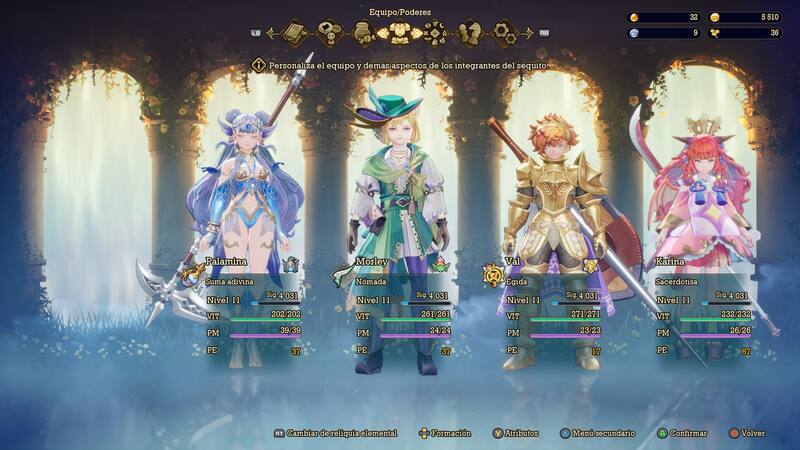
Task: Open the Formación option
Action: pyautogui.click(x=448, y=433)
